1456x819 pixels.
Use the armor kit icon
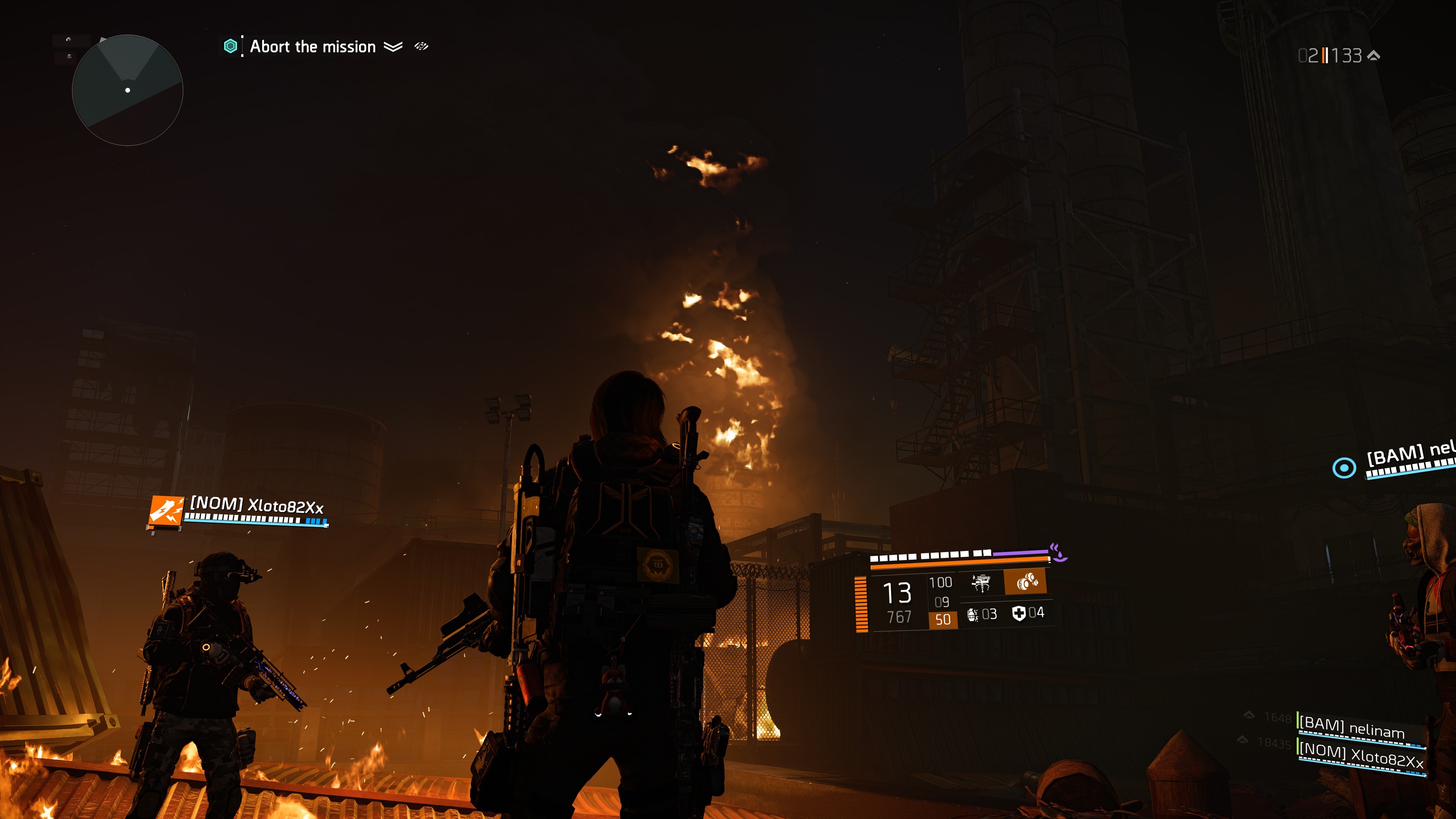click(1018, 613)
